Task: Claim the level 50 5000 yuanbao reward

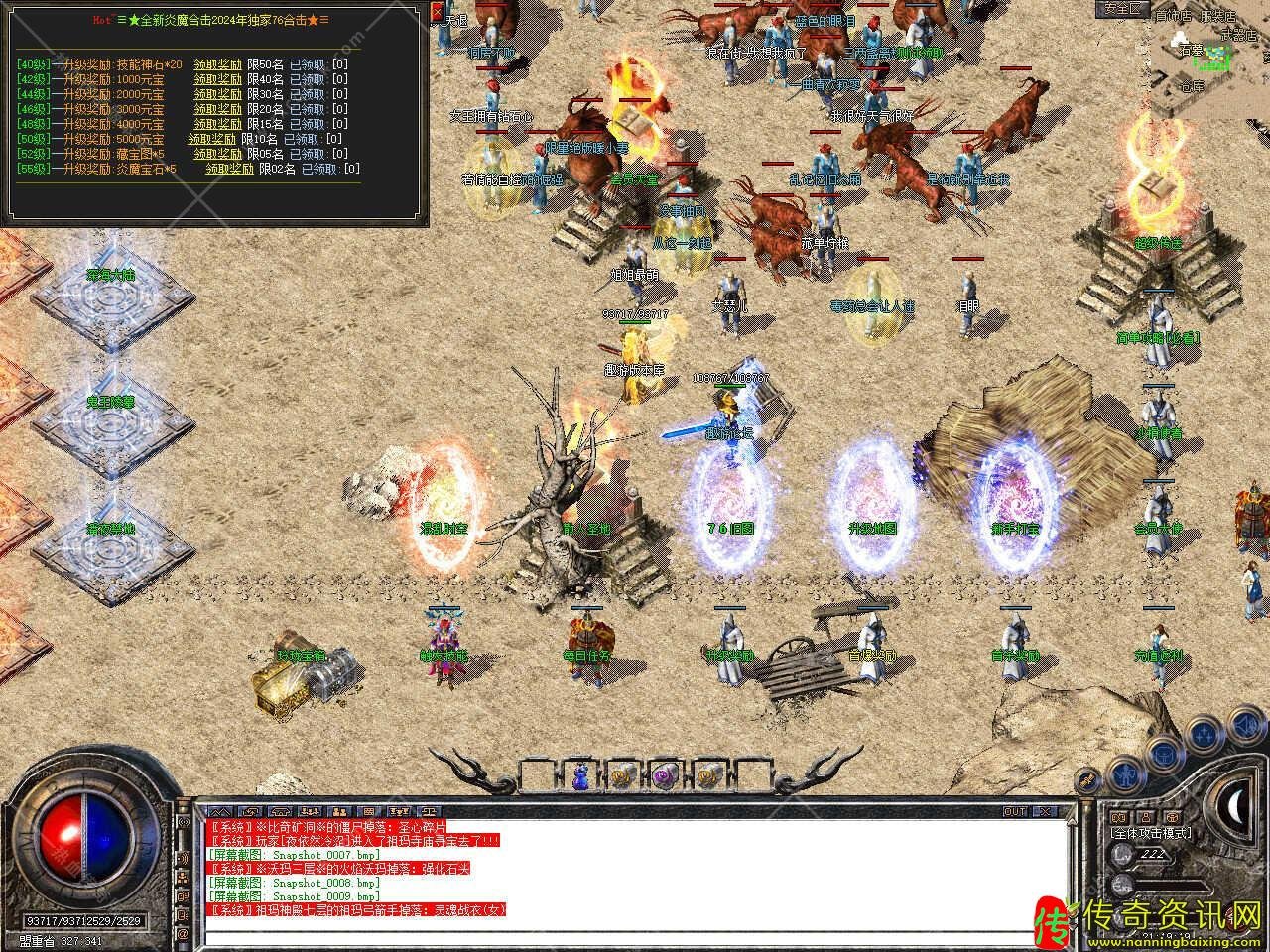Action: click(211, 139)
